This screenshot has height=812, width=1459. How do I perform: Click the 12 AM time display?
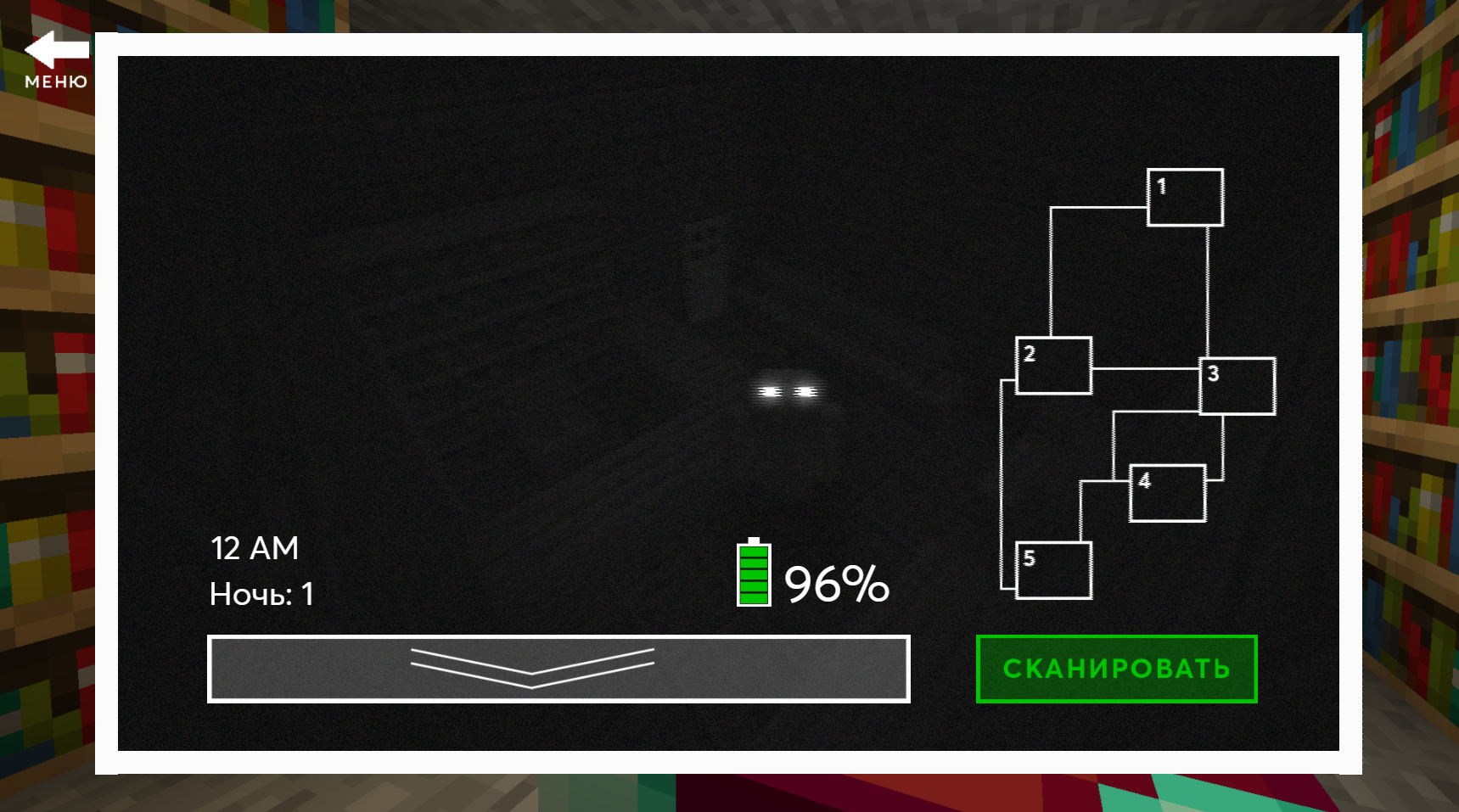click(255, 548)
